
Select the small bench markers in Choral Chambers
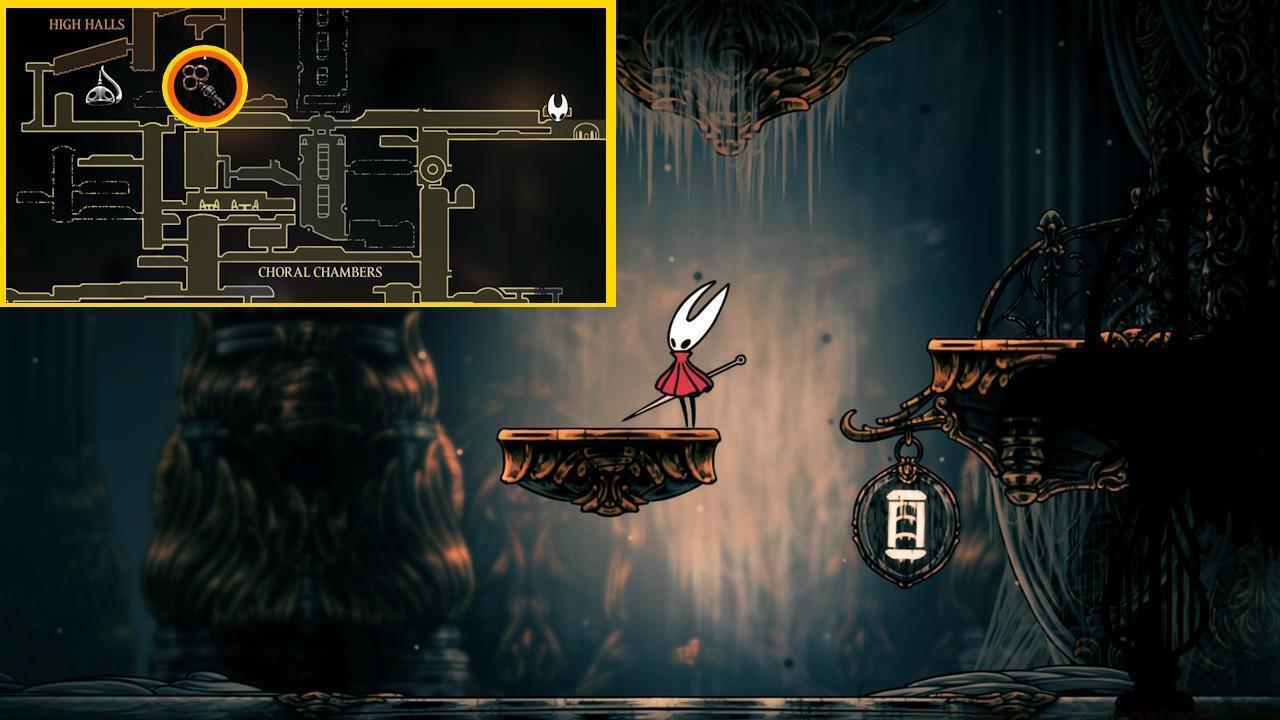tap(228, 204)
